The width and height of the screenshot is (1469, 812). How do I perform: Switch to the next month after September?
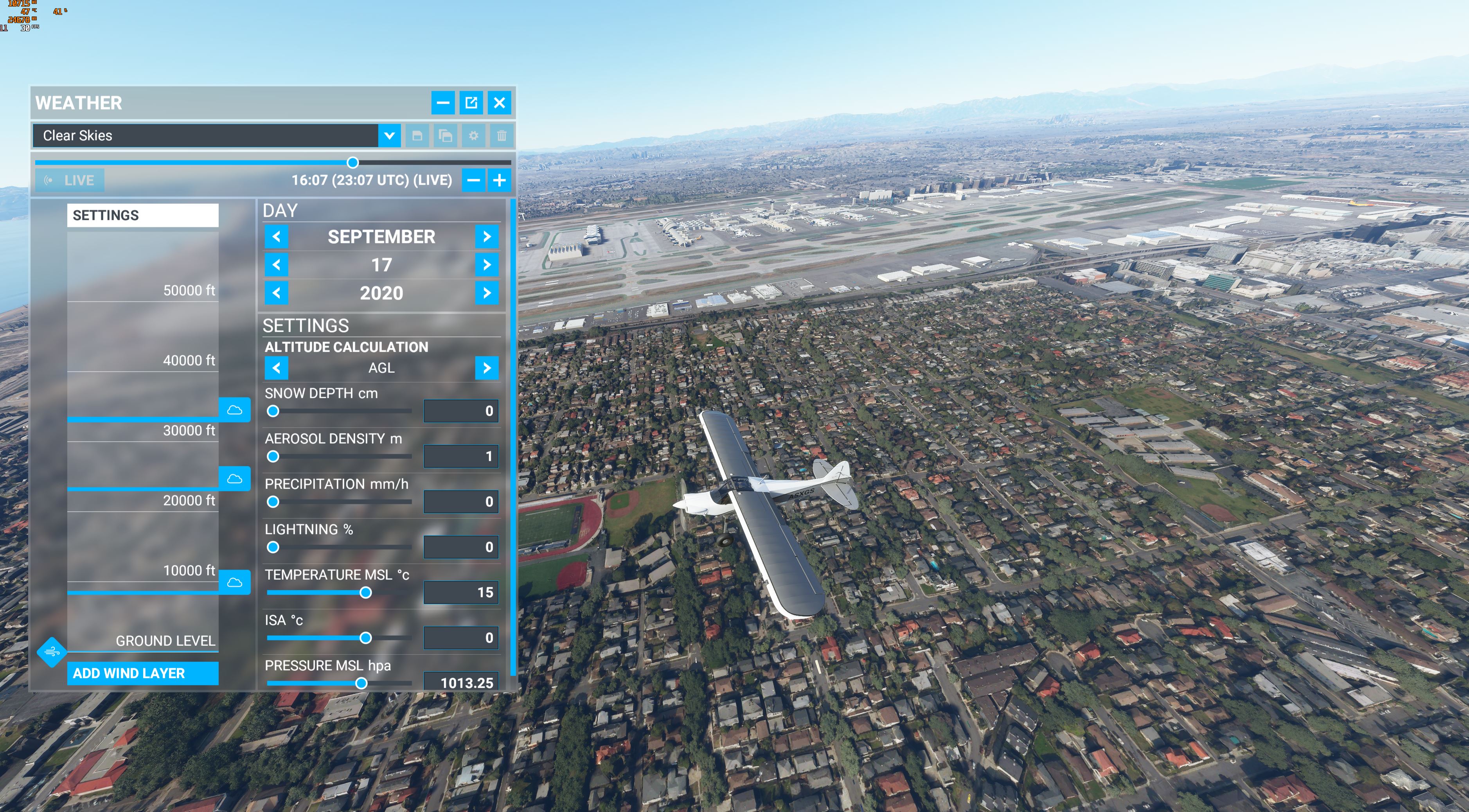pyautogui.click(x=486, y=237)
